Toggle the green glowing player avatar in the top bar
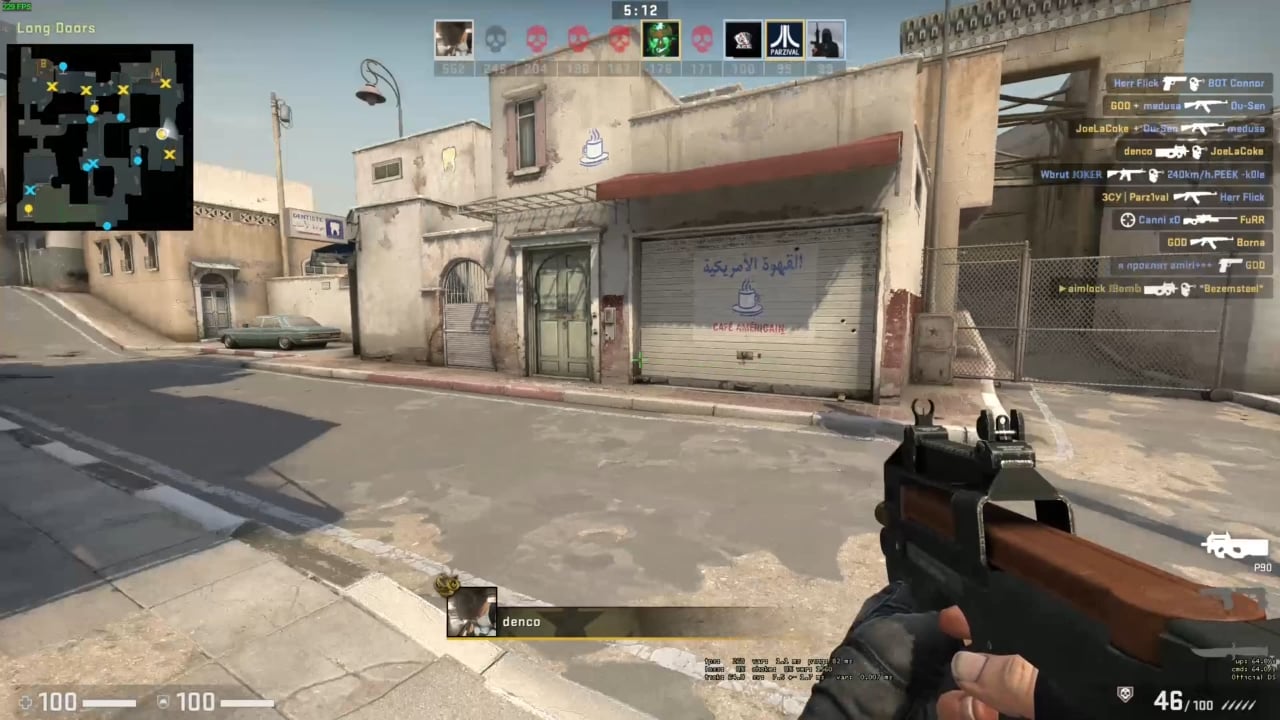The width and height of the screenshot is (1280, 720). [x=659, y=38]
